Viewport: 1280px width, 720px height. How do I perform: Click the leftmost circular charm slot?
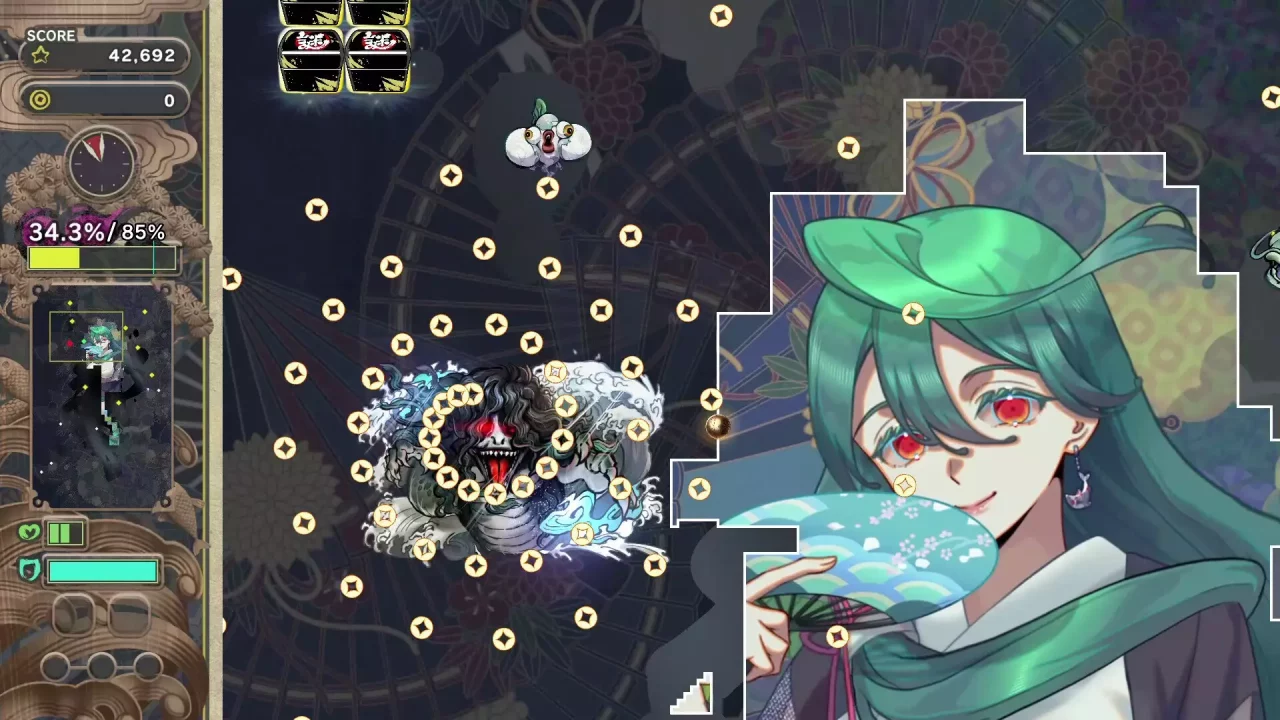point(57,669)
